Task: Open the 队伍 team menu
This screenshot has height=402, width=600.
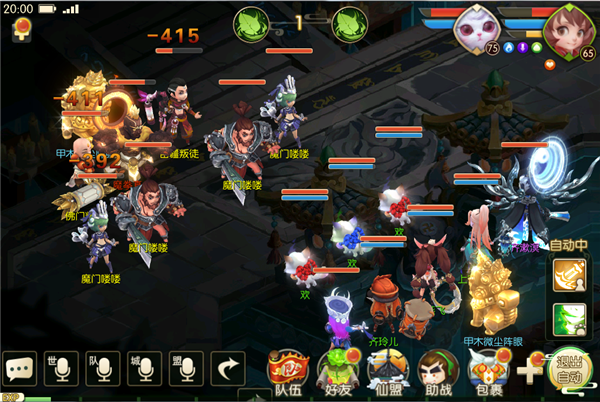Action: (x=289, y=371)
